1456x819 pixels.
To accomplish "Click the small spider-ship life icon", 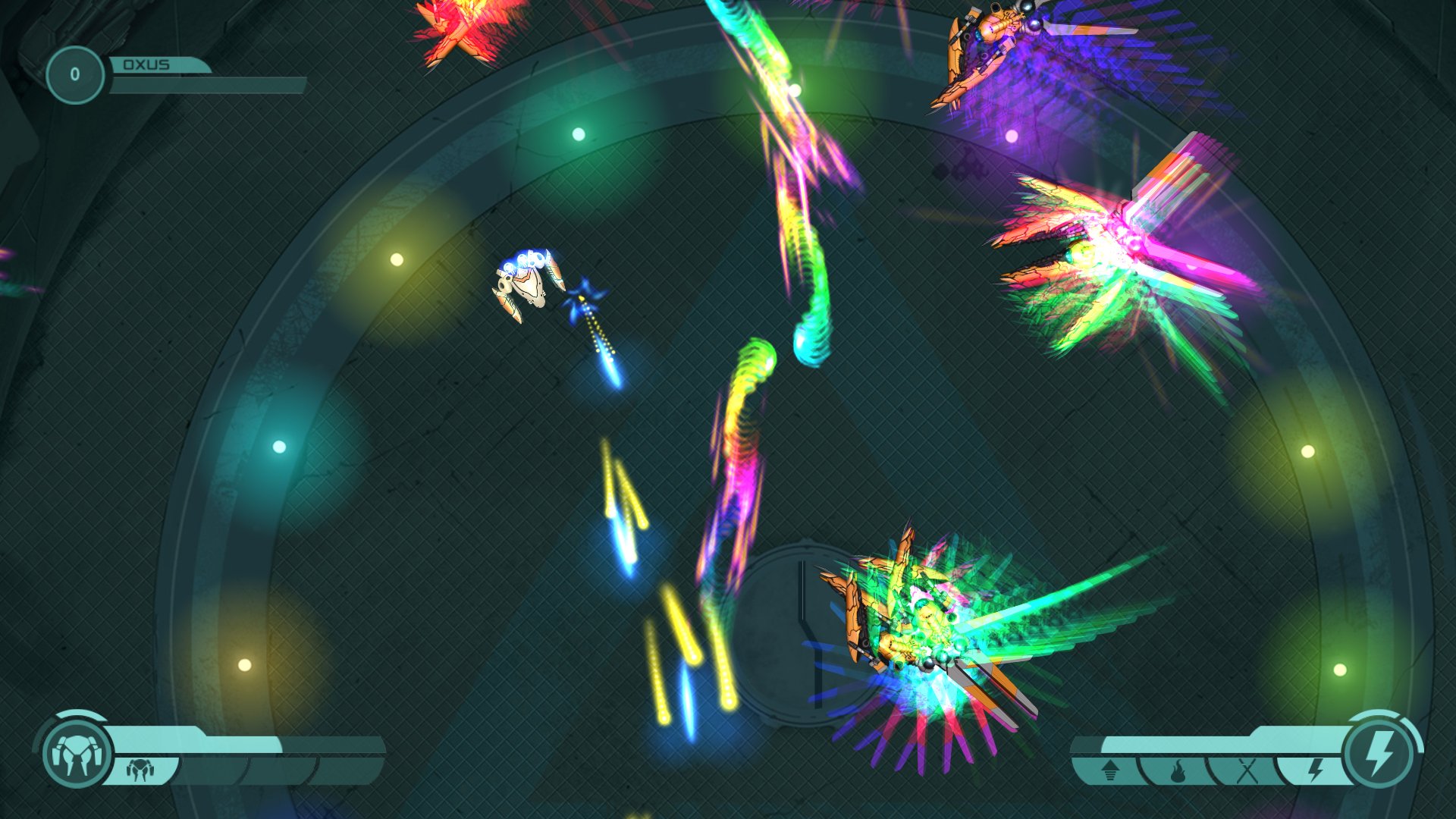I will (140, 770).
